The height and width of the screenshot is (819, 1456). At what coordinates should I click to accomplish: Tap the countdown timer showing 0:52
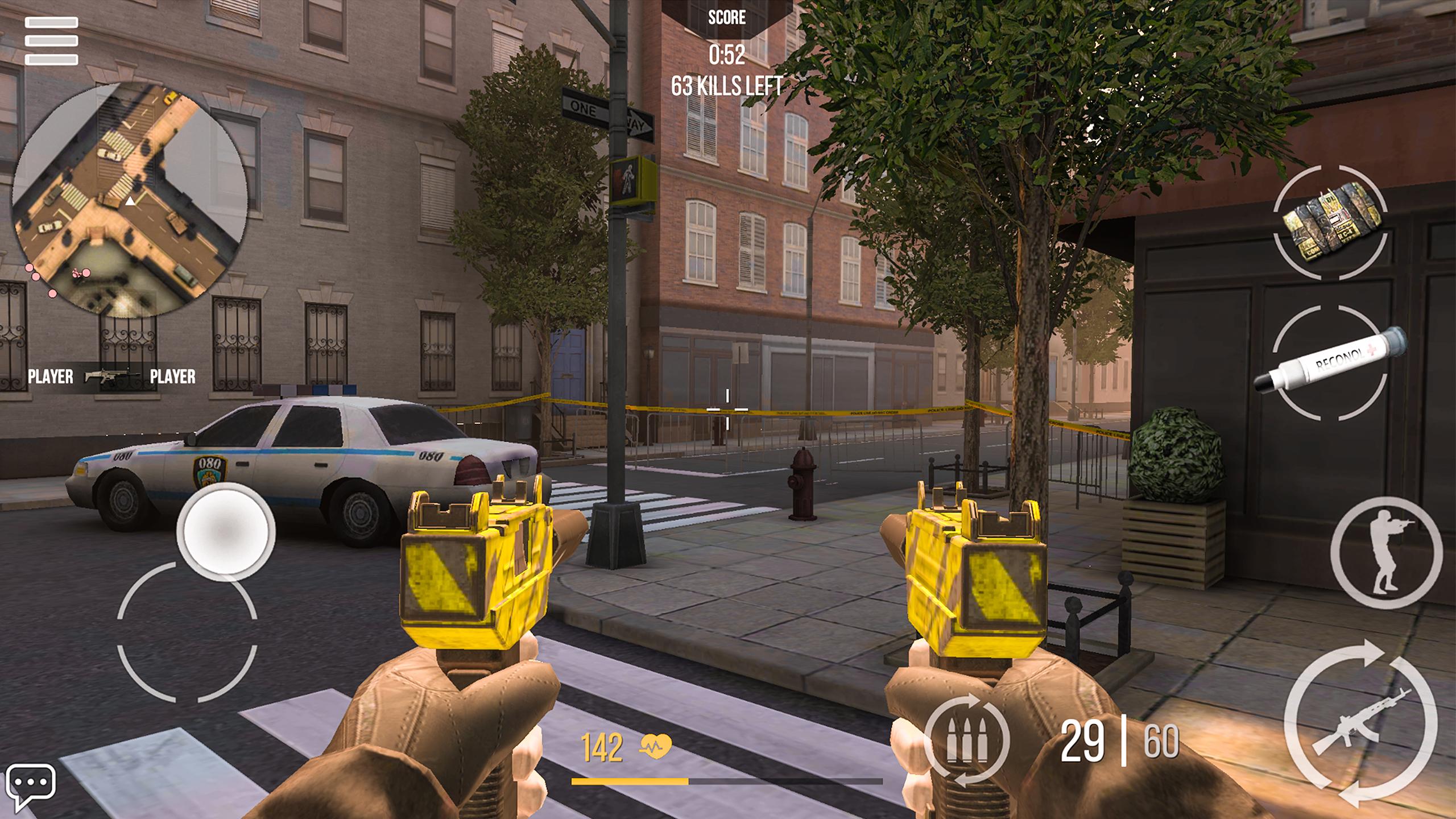(726, 53)
